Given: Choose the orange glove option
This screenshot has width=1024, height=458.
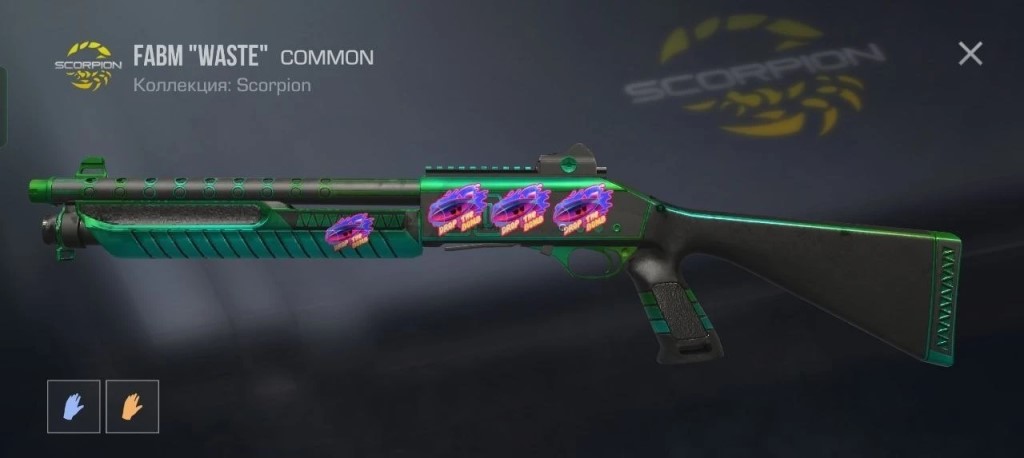Looking at the screenshot, I should click(132, 406).
